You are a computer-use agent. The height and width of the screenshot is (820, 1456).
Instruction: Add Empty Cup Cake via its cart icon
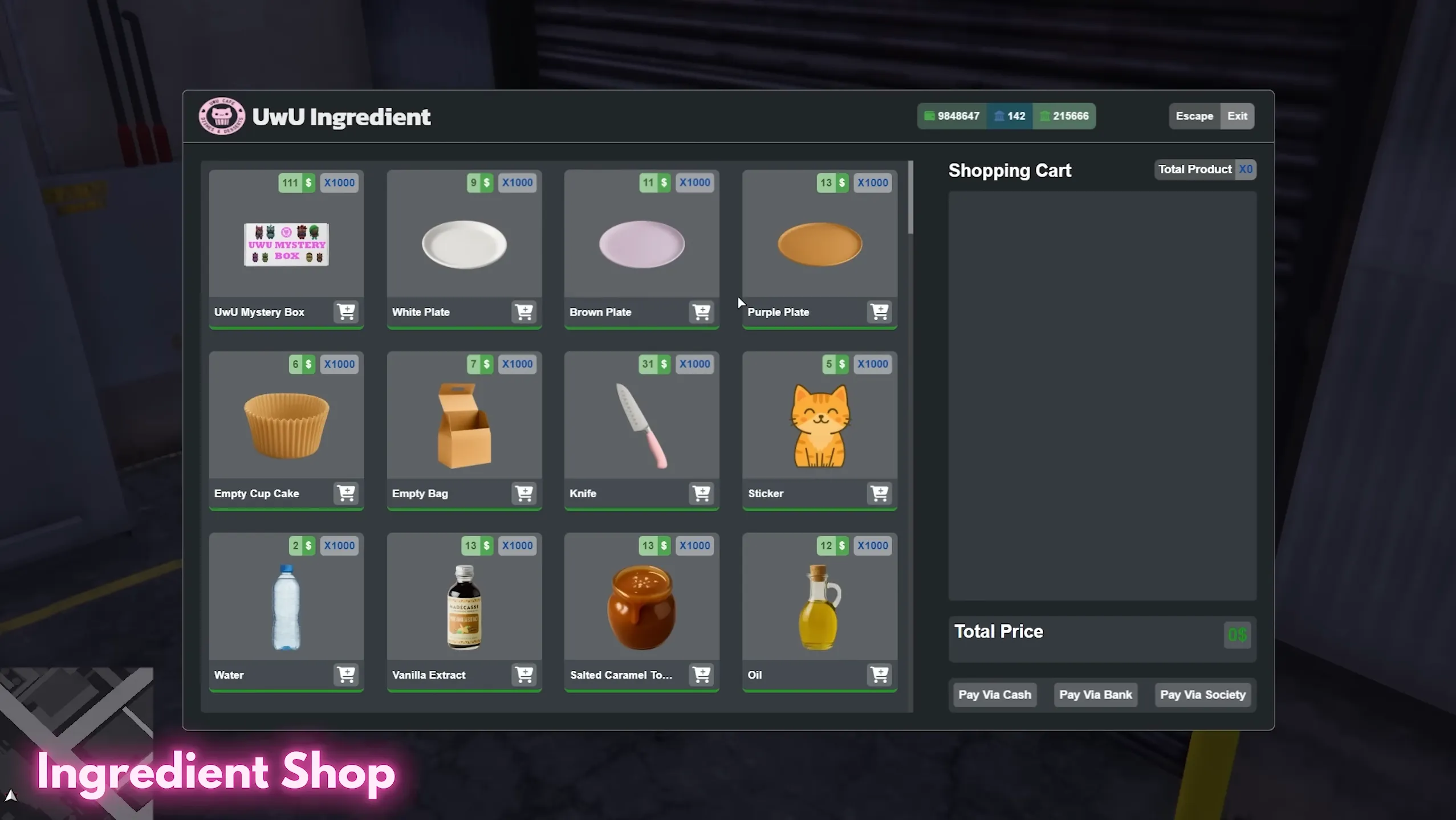click(345, 493)
